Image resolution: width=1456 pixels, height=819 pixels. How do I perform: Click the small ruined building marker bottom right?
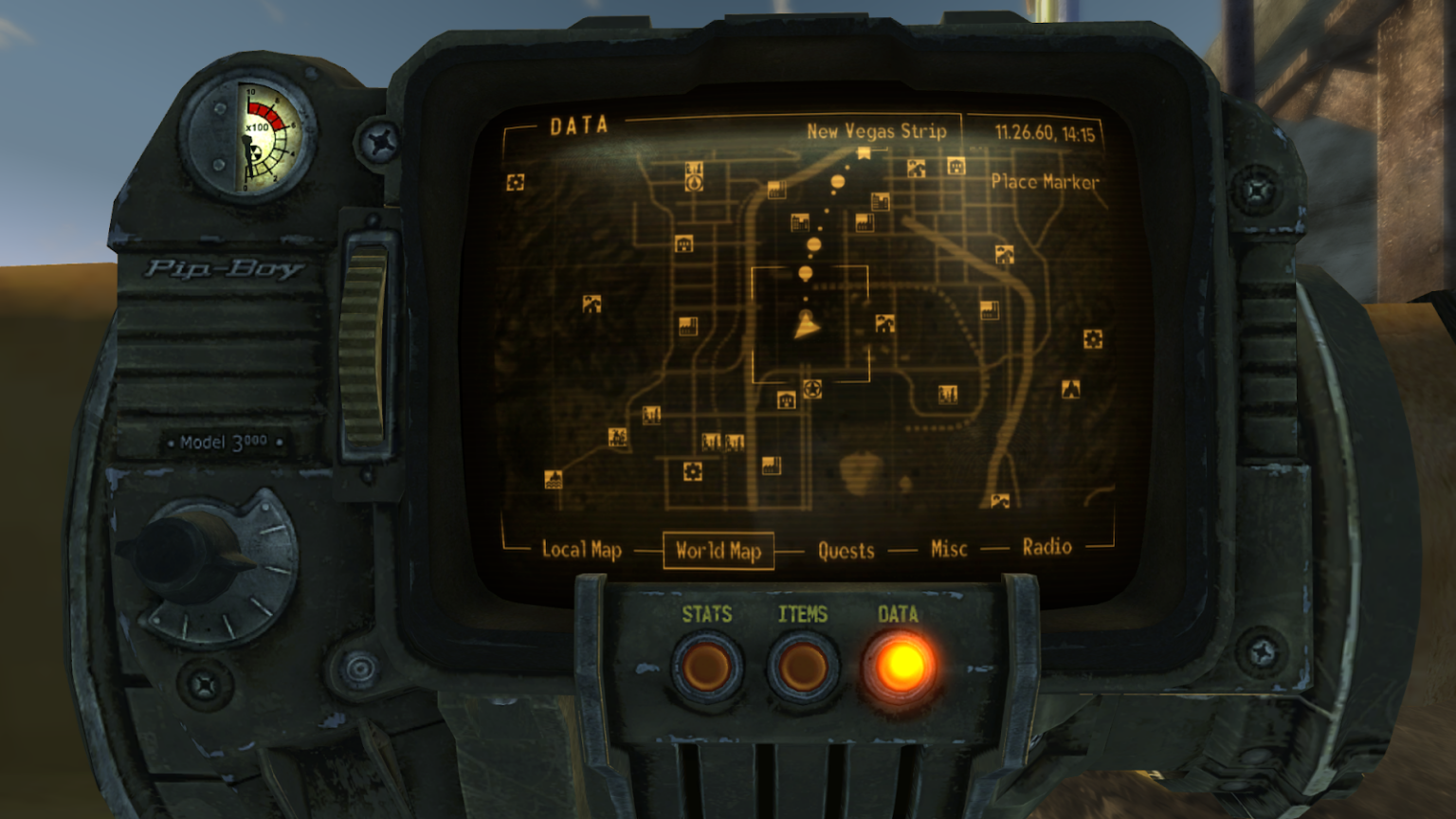pos(1001,500)
